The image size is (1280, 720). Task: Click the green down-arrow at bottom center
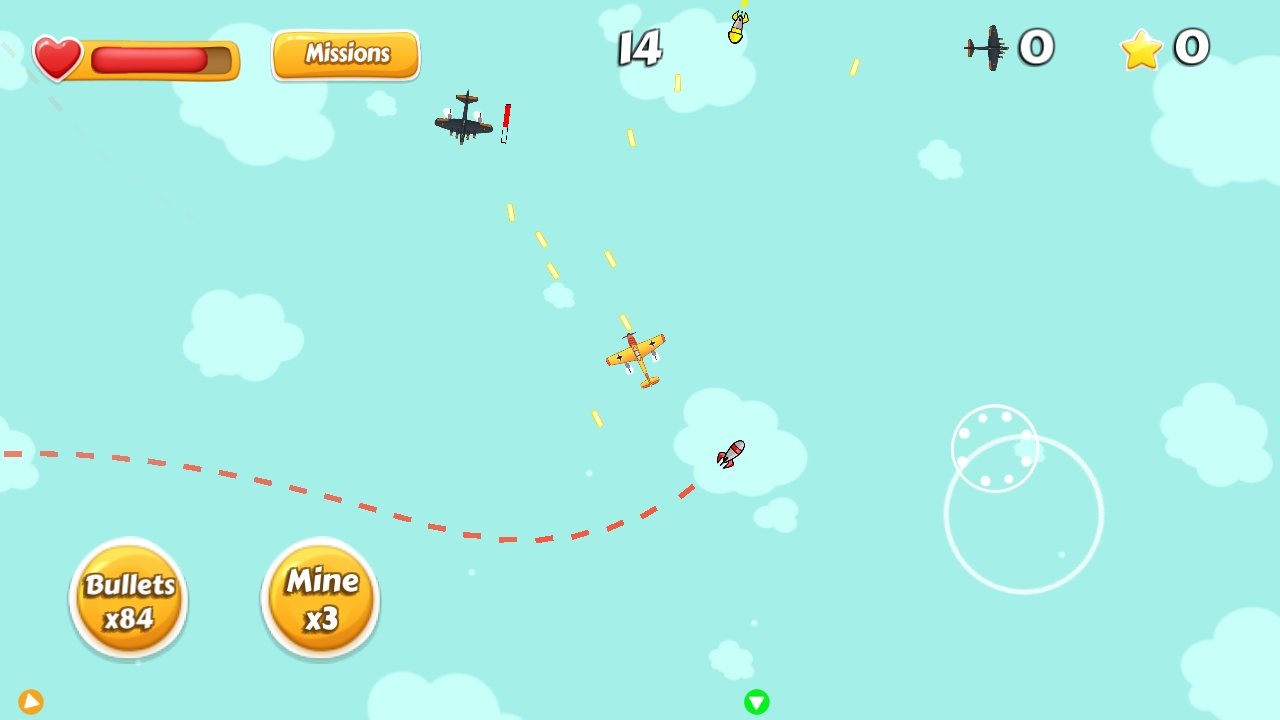click(757, 701)
